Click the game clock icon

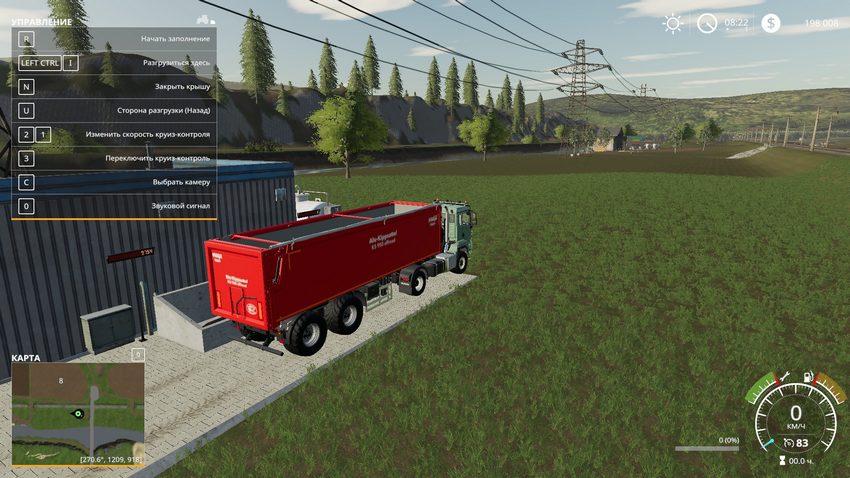[x=707, y=22]
